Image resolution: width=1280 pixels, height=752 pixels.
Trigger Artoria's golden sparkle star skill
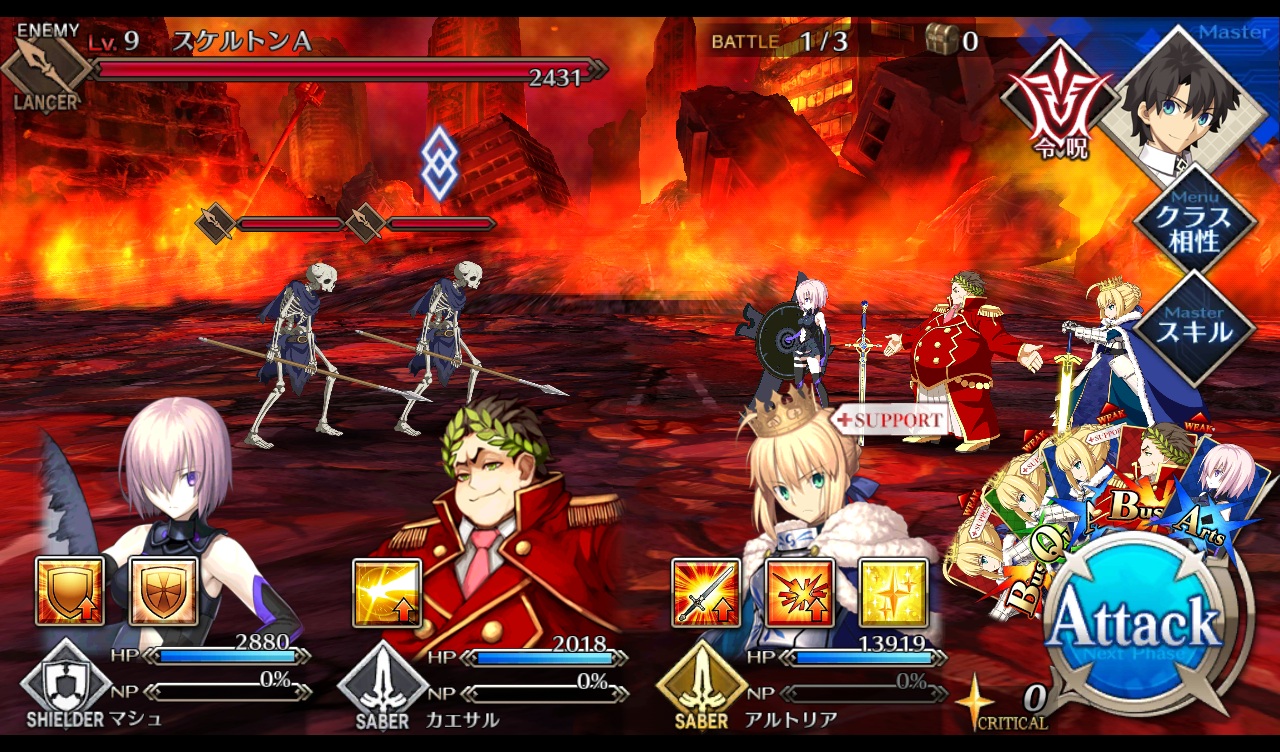pos(893,593)
